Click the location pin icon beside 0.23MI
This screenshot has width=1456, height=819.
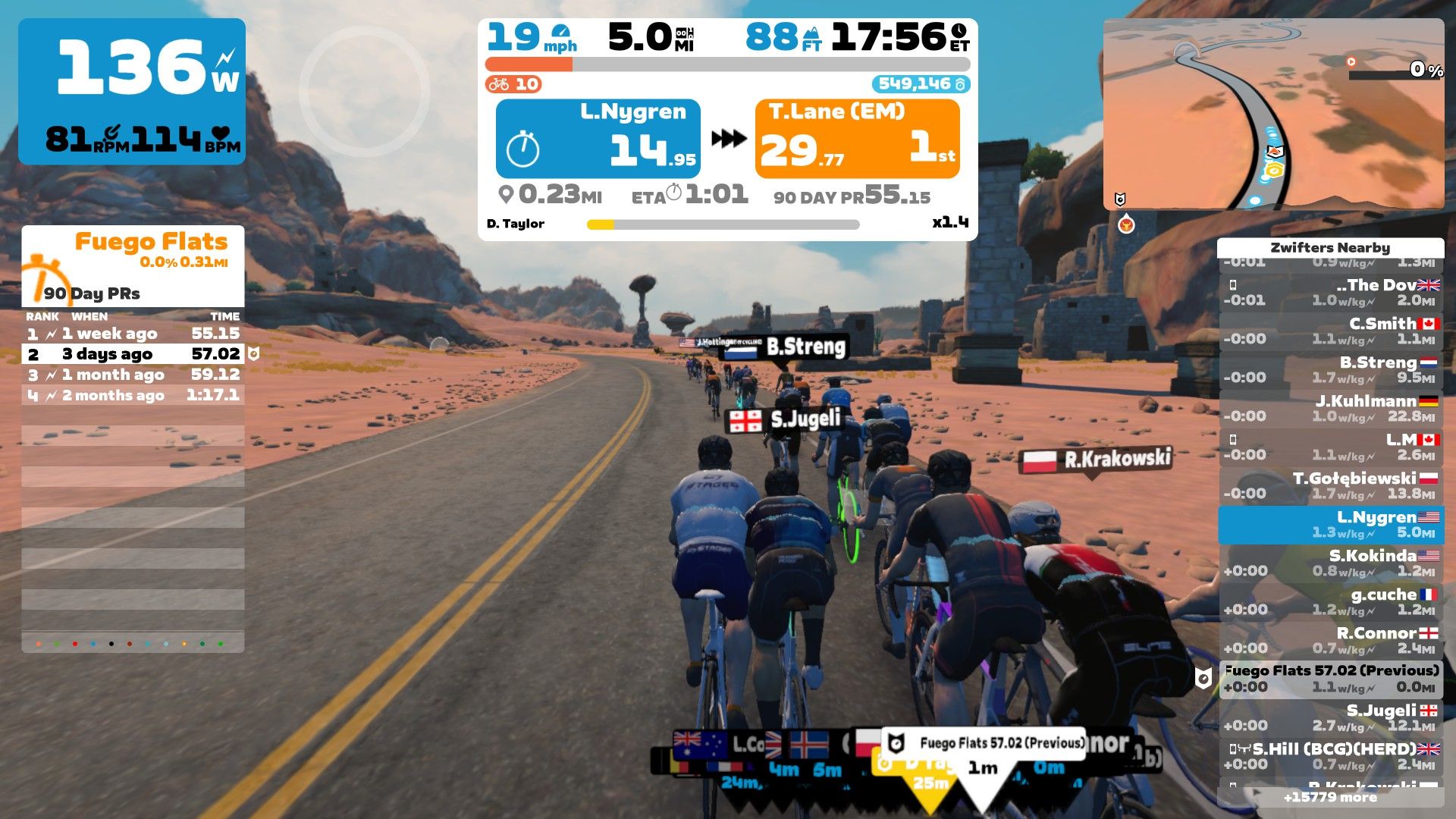click(x=508, y=194)
